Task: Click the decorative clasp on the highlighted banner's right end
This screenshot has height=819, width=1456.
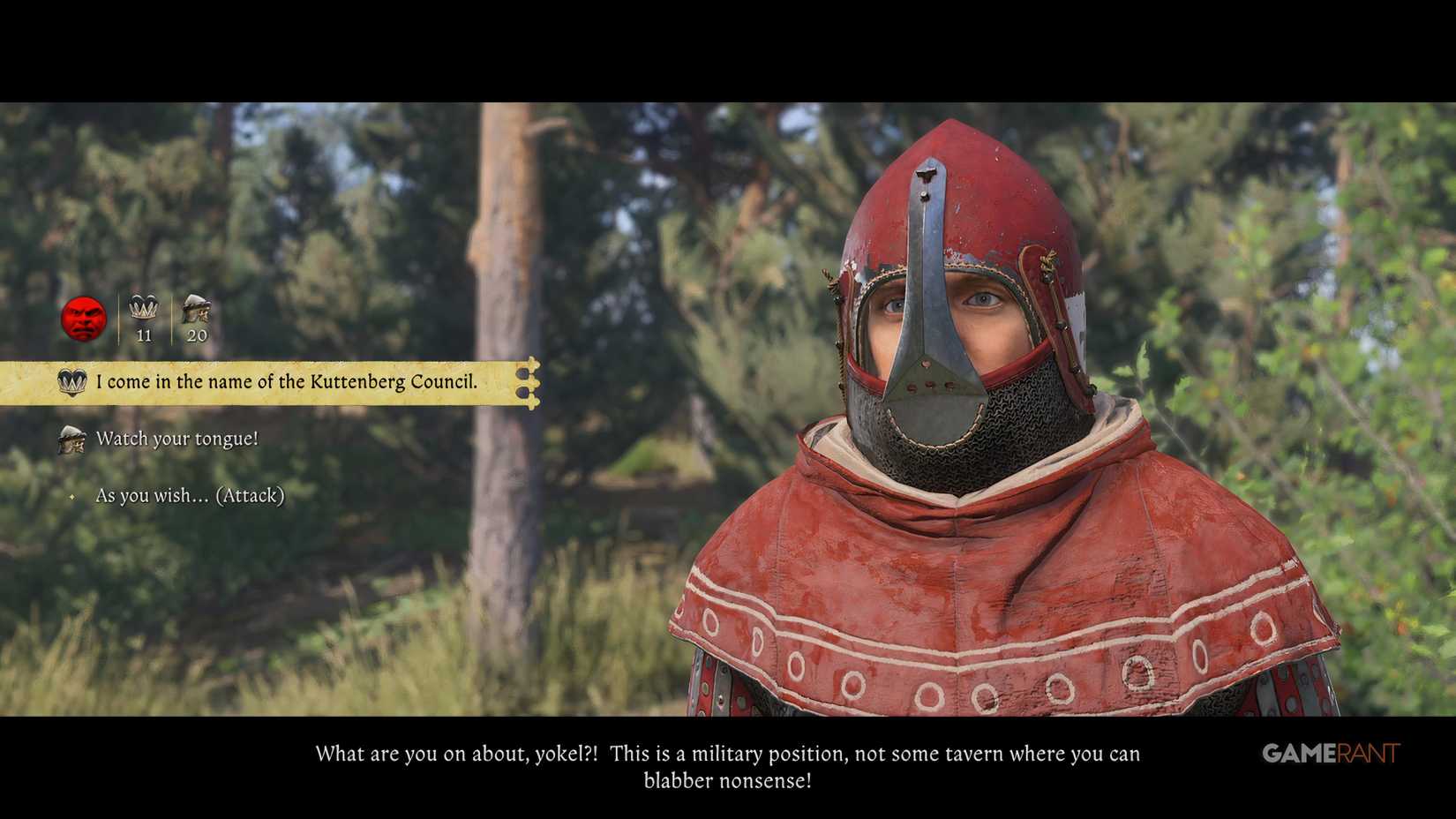Action: coord(528,383)
